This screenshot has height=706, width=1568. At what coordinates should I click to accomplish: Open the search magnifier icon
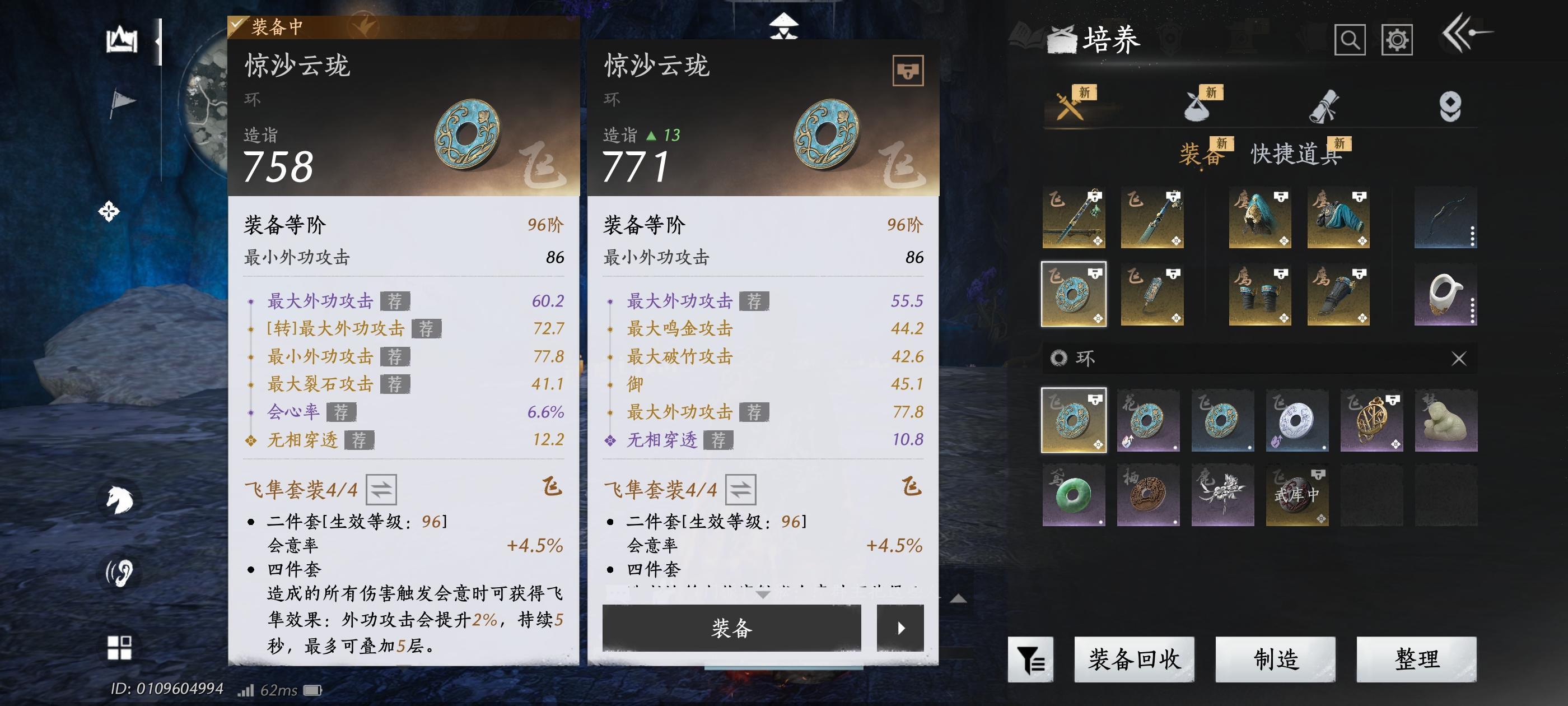[x=1351, y=41]
